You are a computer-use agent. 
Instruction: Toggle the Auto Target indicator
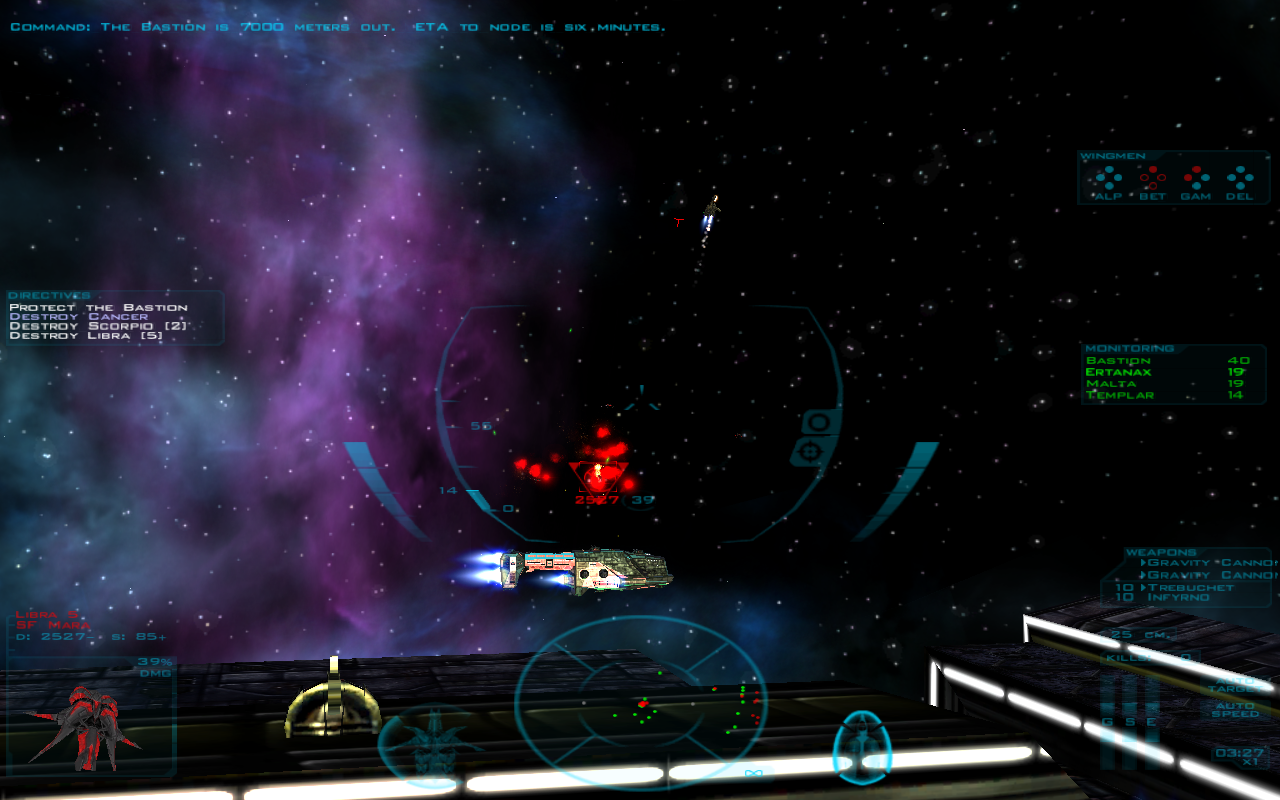pos(1238,685)
